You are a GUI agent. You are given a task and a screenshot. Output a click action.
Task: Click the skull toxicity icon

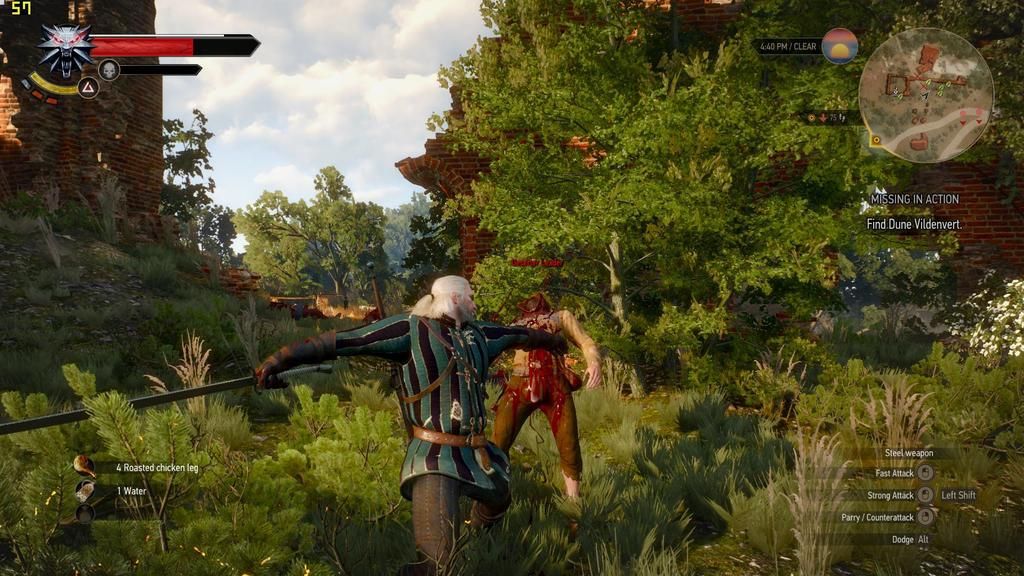click(x=109, y=70)
